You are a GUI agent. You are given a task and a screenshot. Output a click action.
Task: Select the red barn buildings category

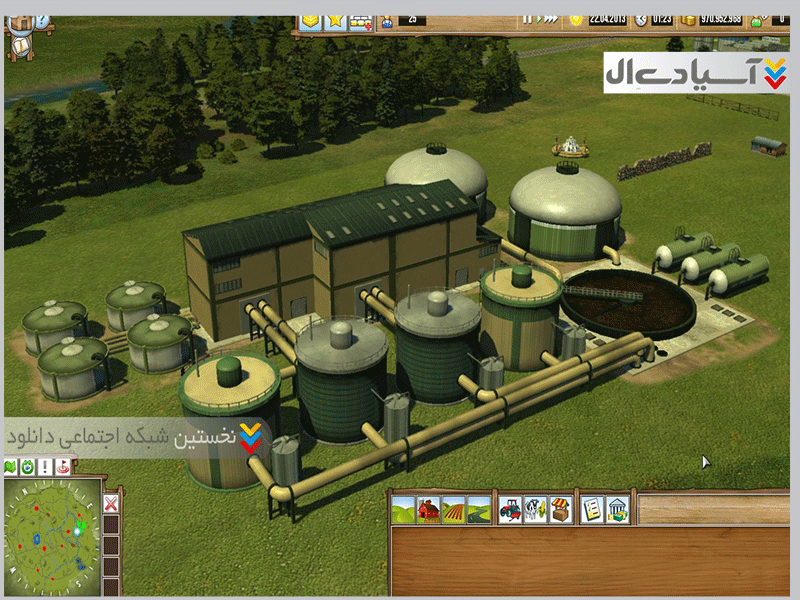point(428,509)
